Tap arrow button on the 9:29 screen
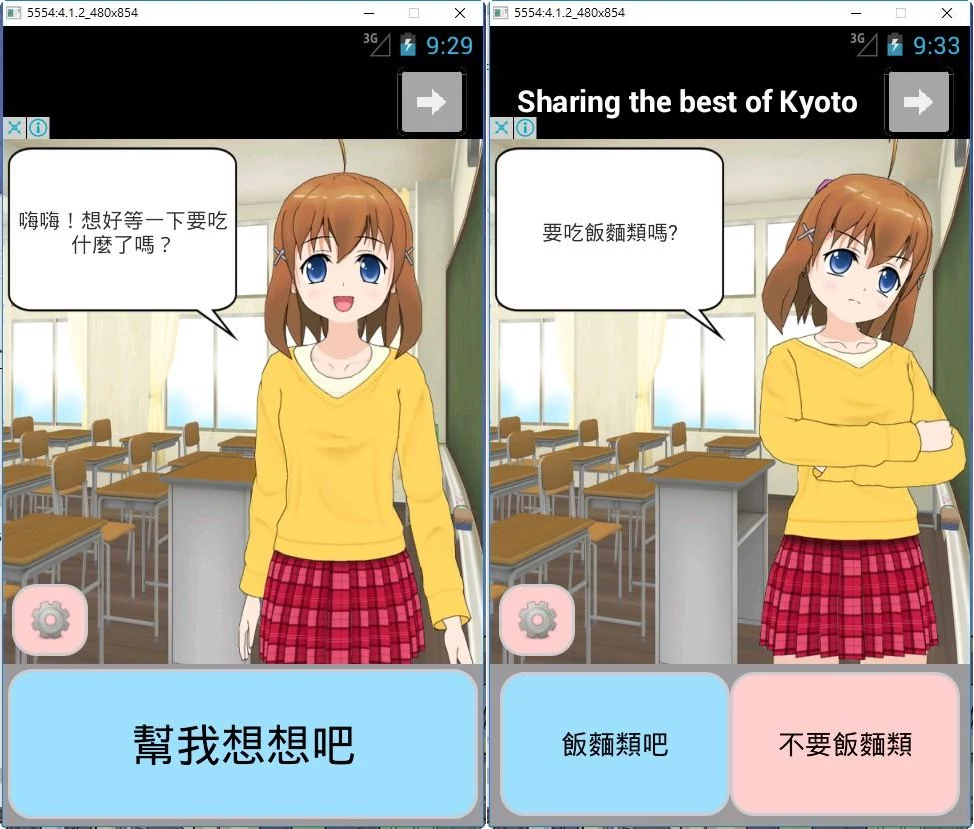The image size is (974, 829). click(x=432, y=102)
